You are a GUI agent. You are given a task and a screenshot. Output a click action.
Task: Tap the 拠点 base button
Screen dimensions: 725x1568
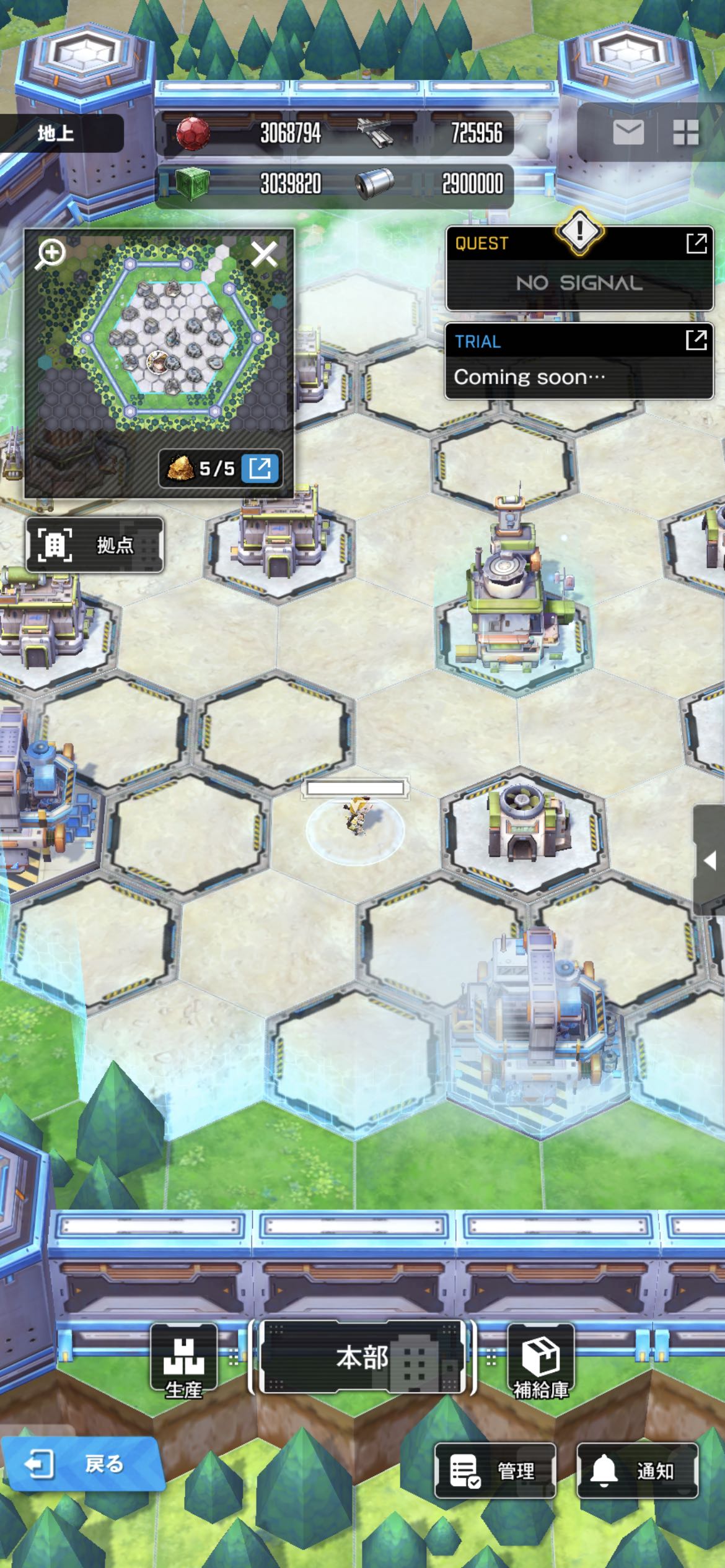point(95,545)
